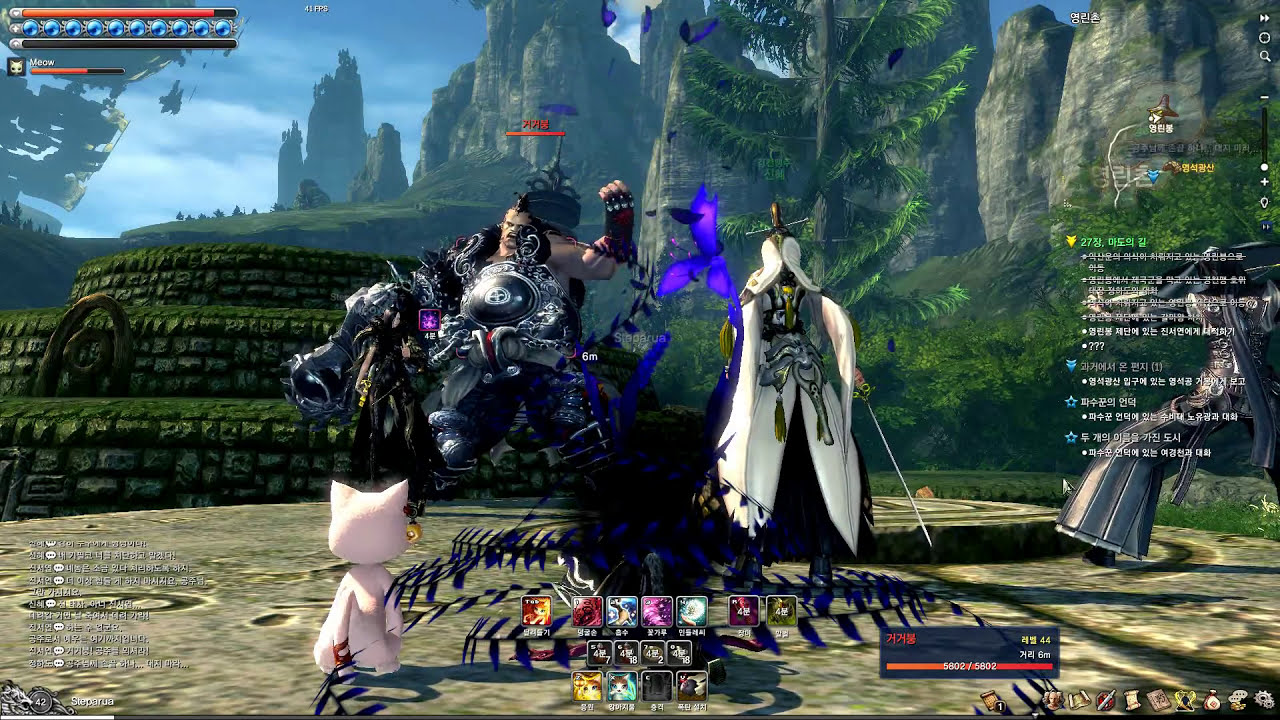Open the sword and shield menu icon
The height and width of the screenshot is (720, 1280).
(x=1106, y=701)
